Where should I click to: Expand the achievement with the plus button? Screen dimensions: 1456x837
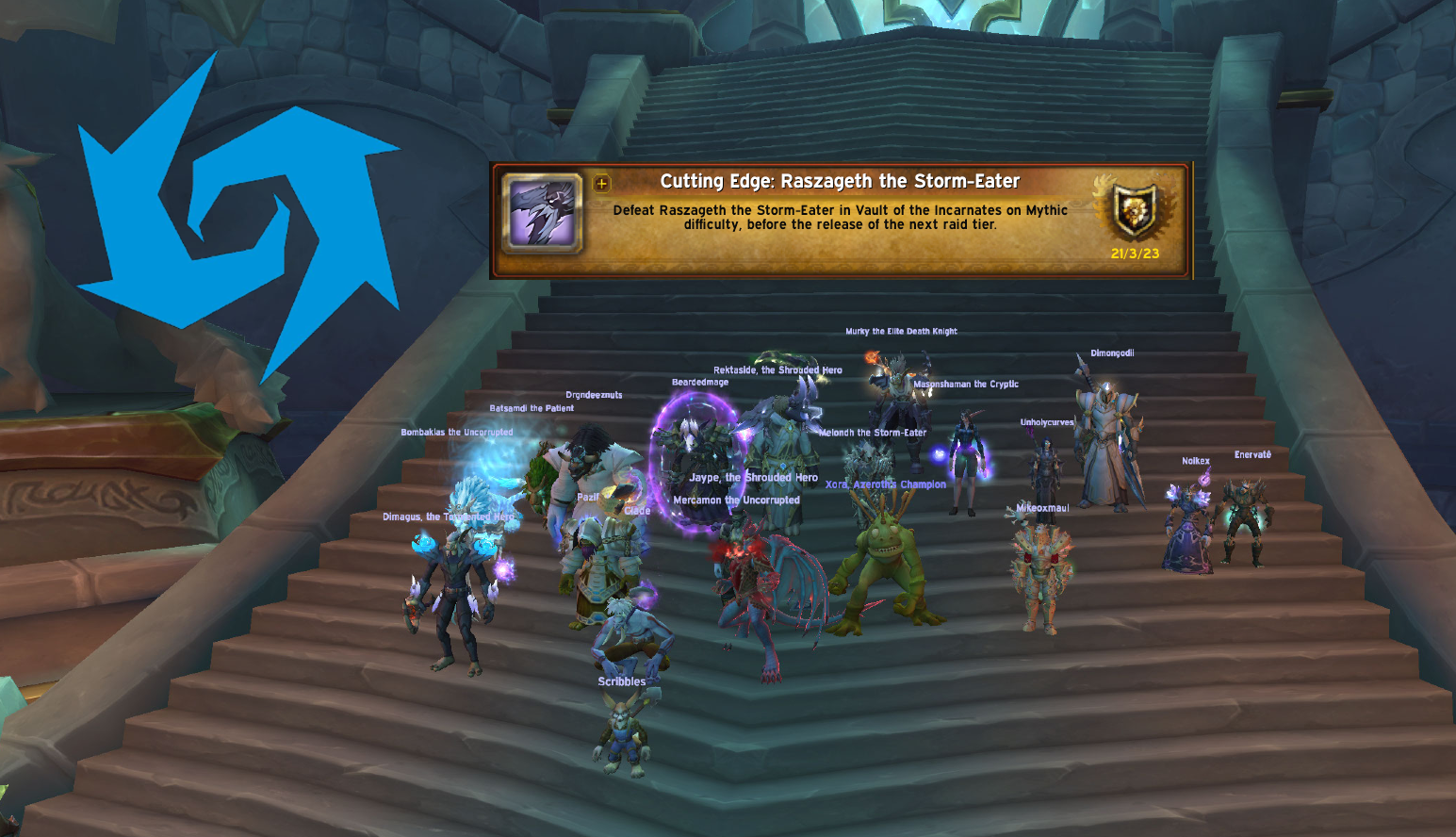(602, 183)
